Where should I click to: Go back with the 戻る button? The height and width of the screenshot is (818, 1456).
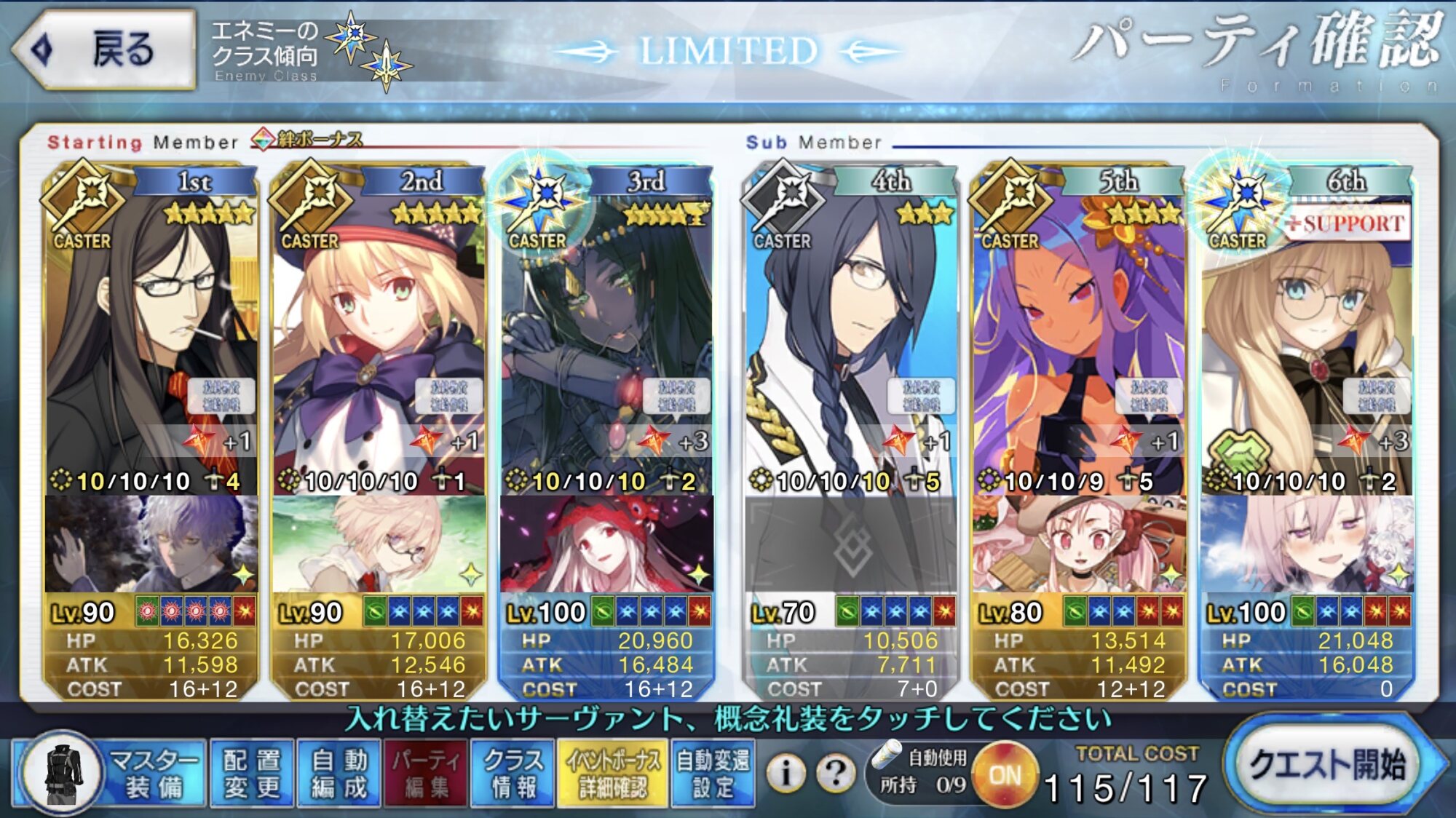pyautogui.click(x=103, y=49)
